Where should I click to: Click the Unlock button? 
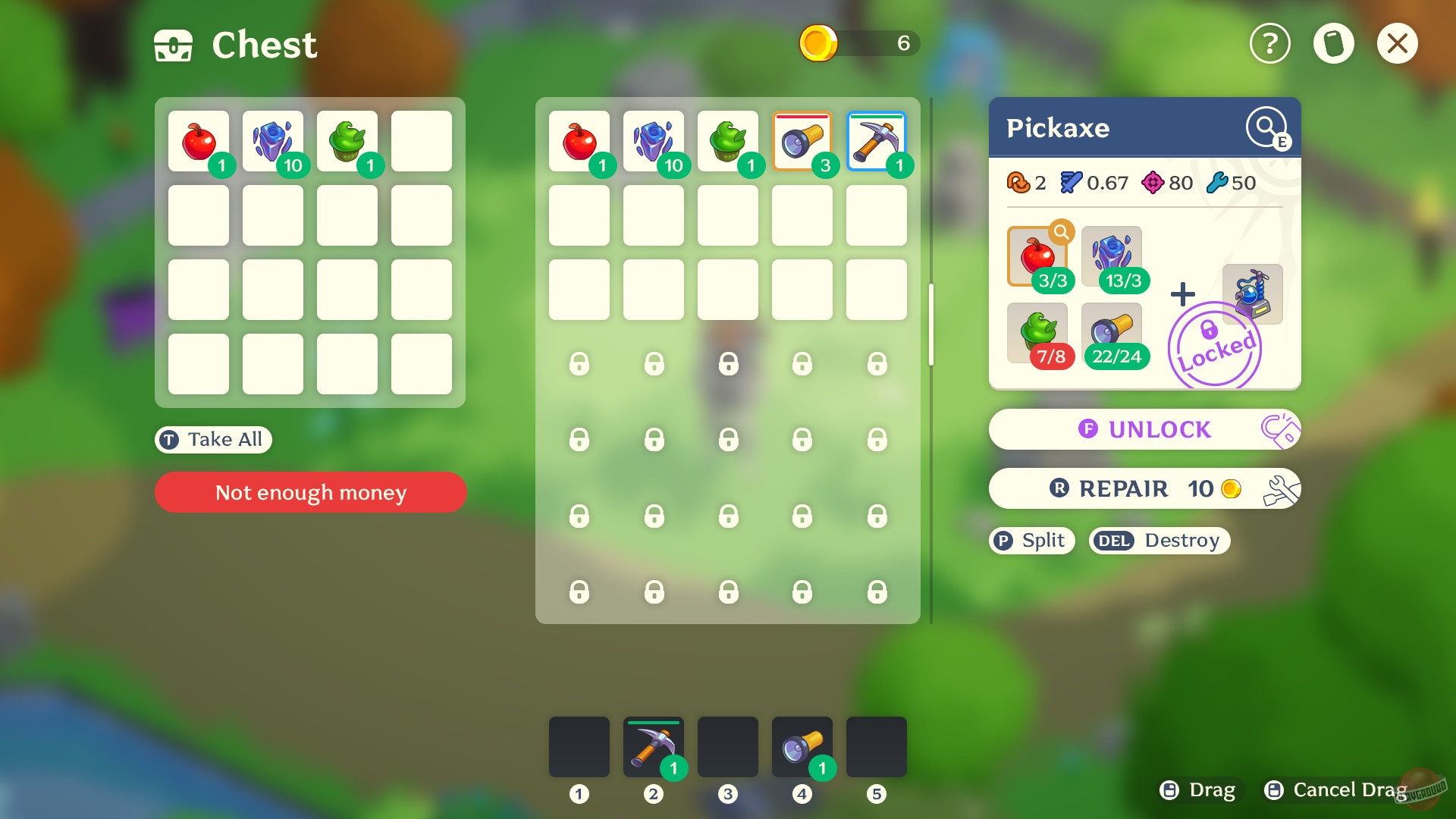[1144, 429]
